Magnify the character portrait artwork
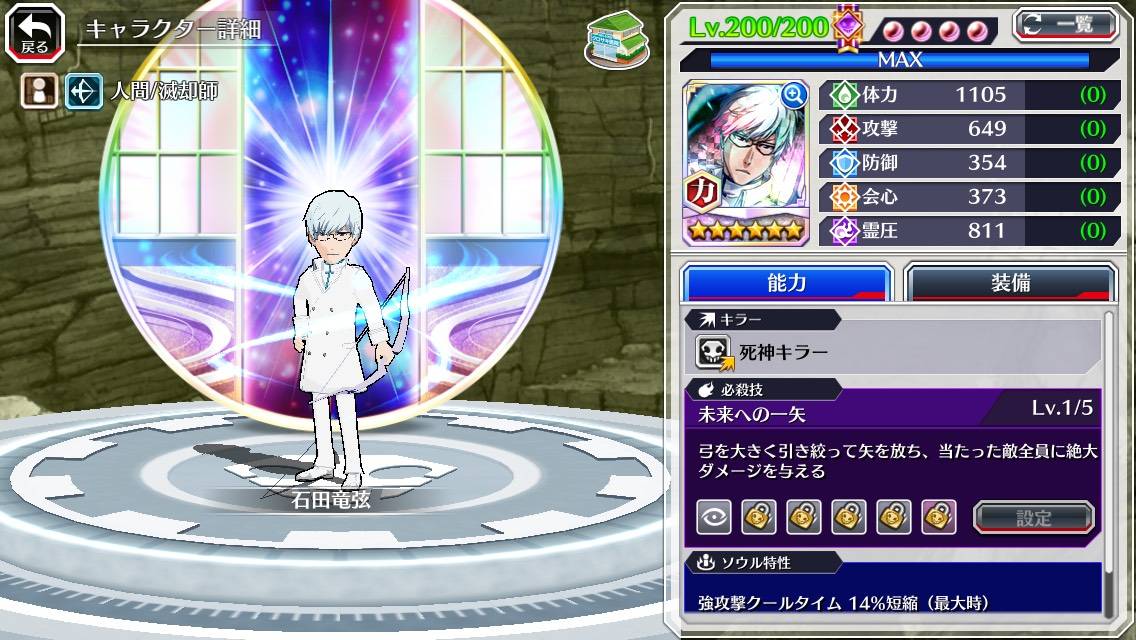1136x640 pixels. tap(794, 95)
